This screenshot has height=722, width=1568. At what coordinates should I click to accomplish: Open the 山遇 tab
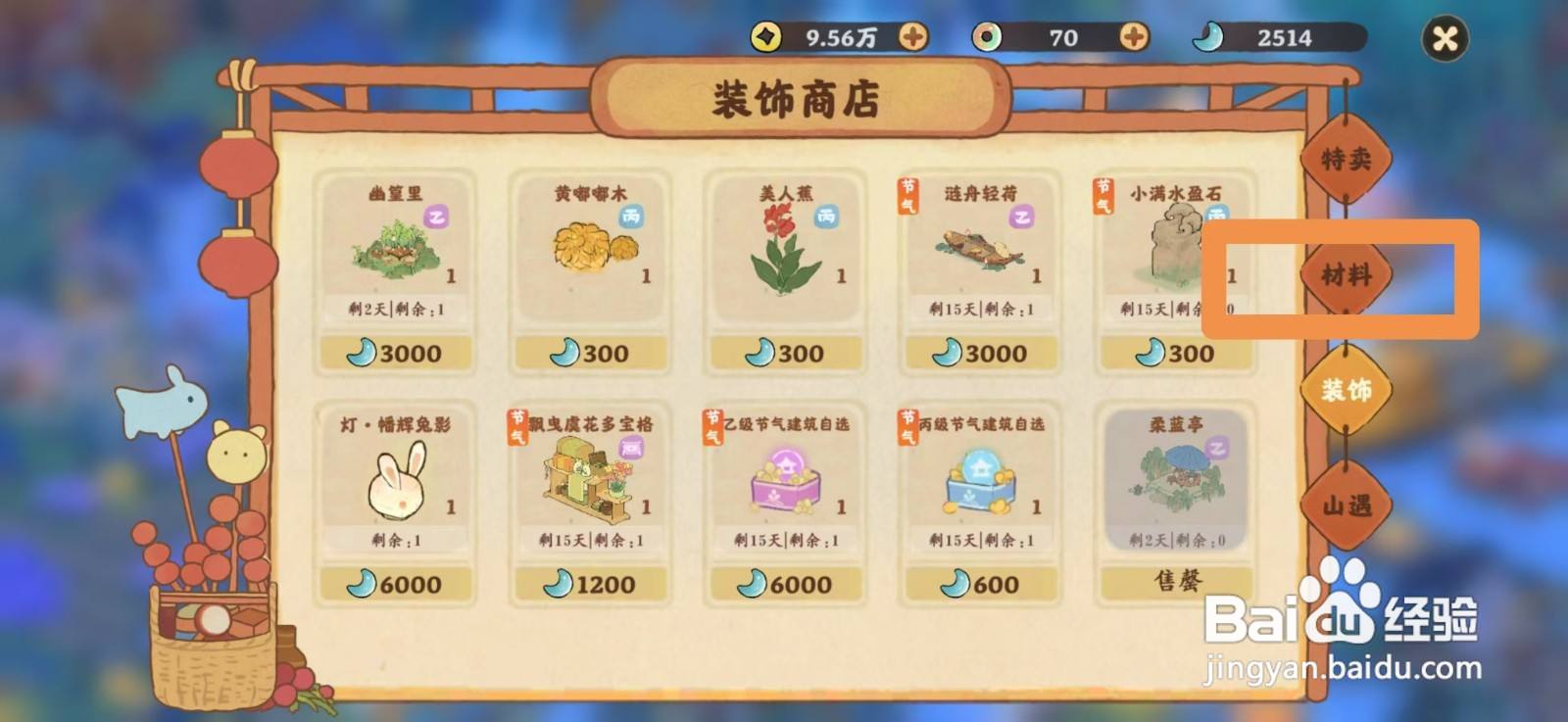tap(1345, 505)
